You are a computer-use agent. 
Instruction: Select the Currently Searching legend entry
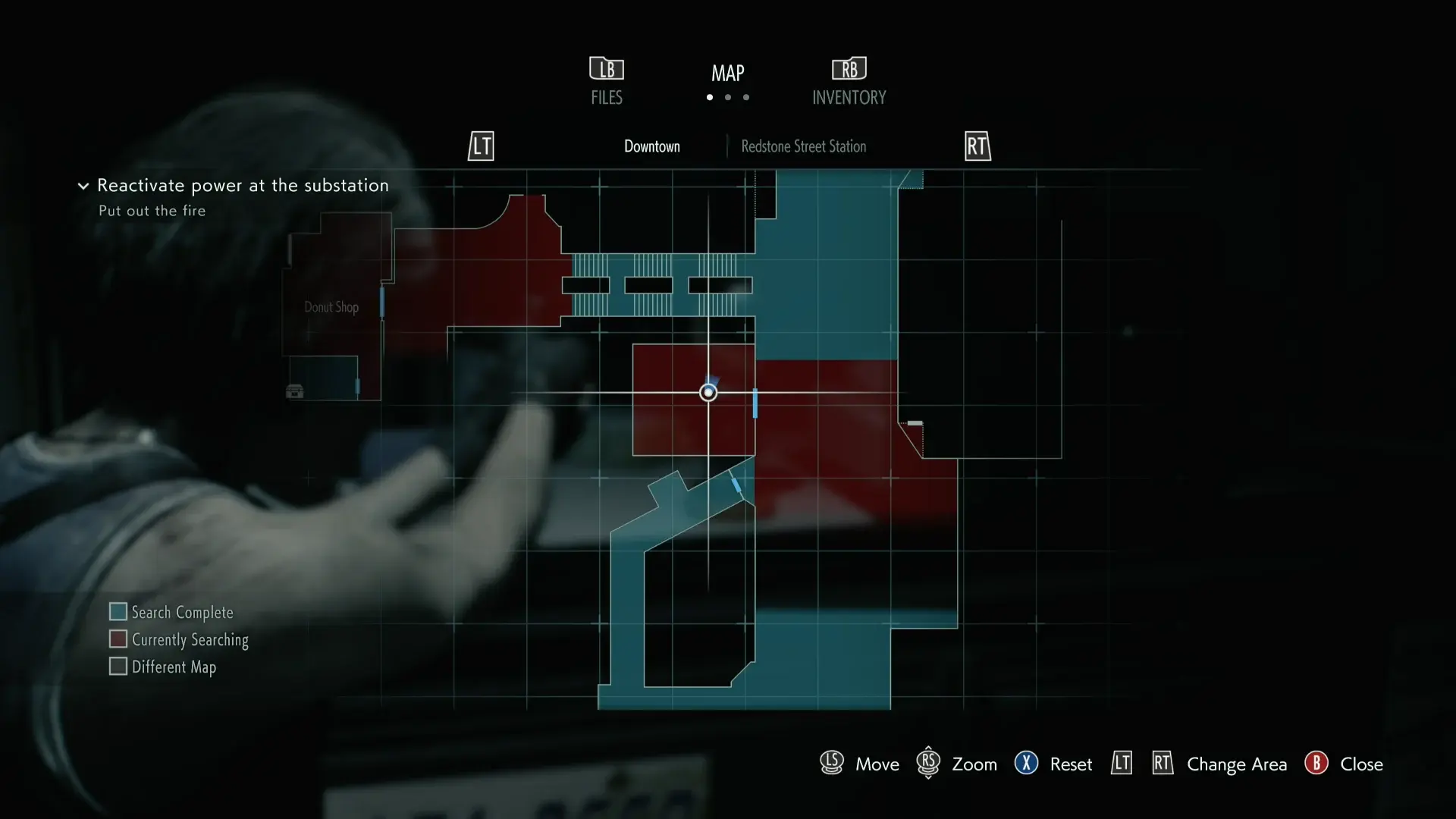point(179,639)
